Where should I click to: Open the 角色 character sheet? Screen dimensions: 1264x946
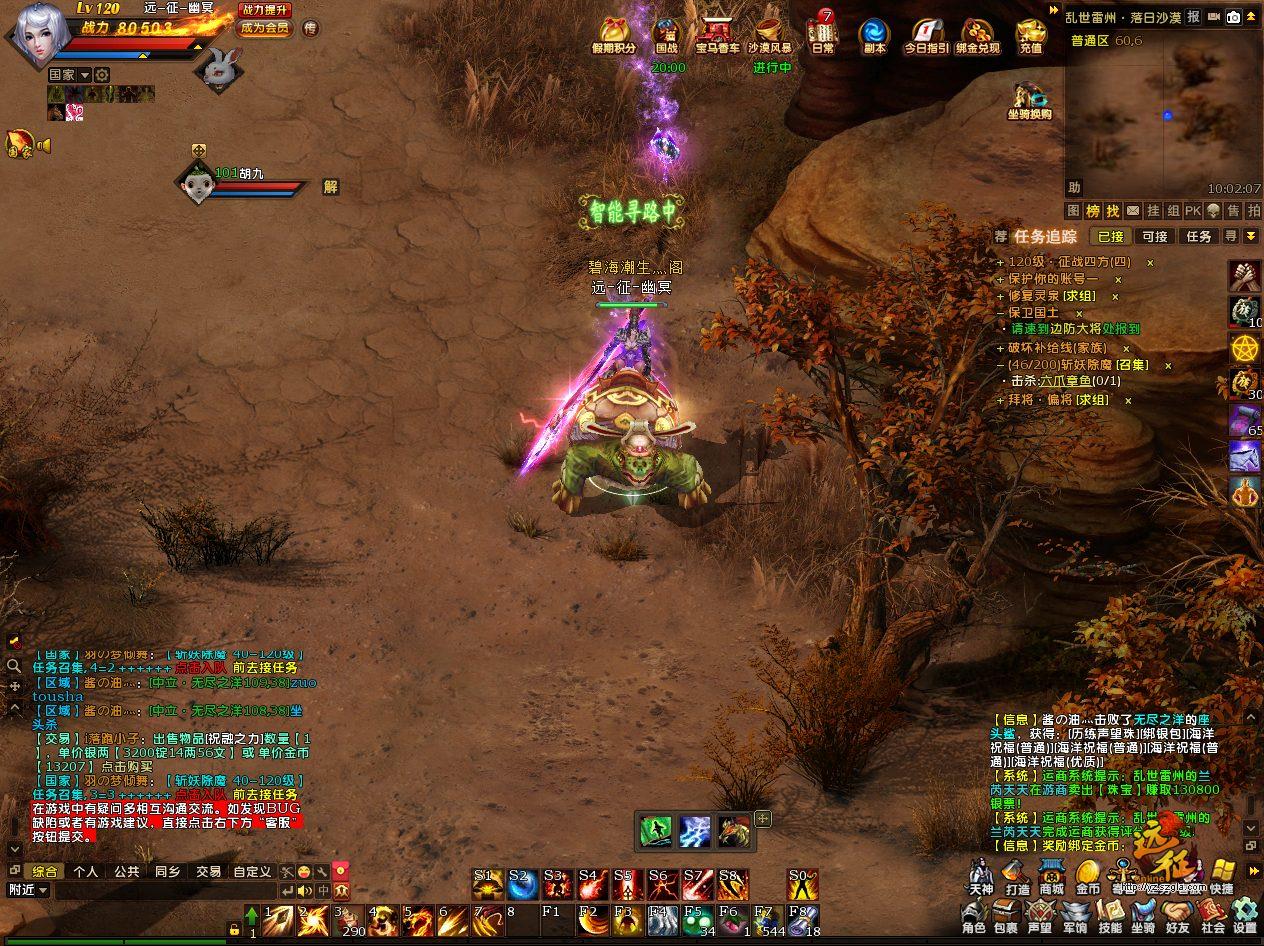(x=973, y=914)
